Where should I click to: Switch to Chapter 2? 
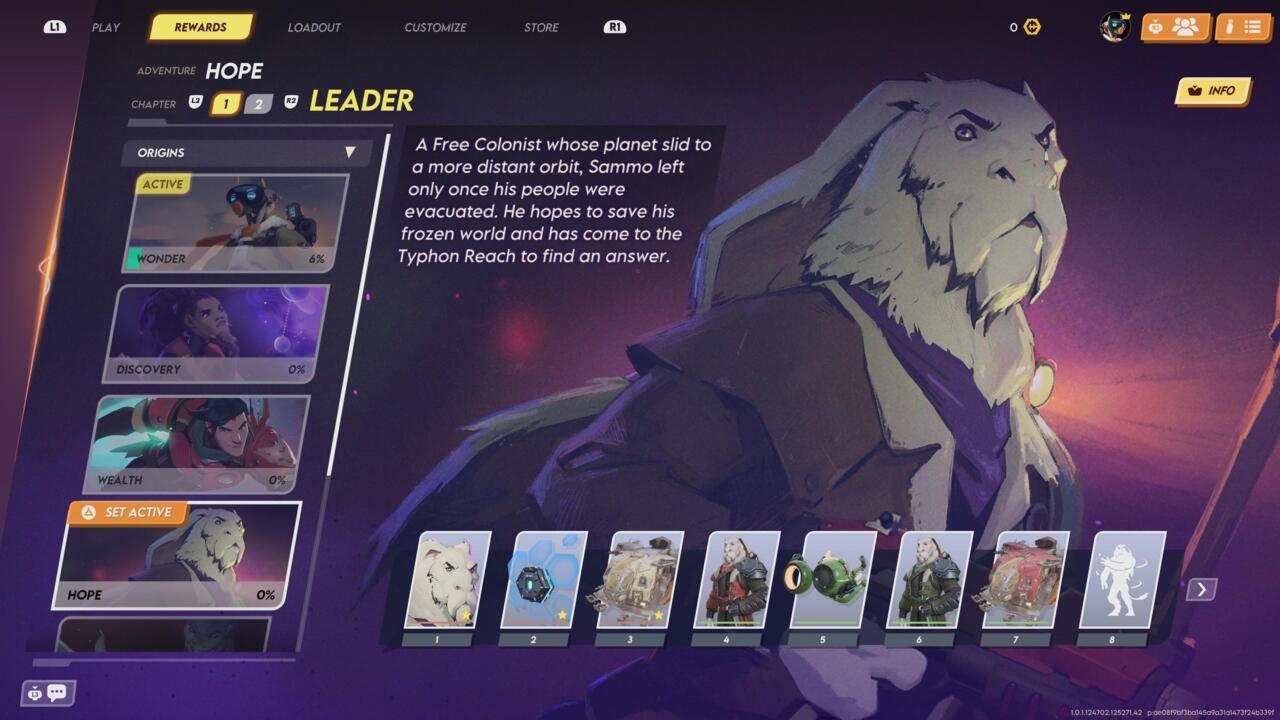tap(257, 103)
